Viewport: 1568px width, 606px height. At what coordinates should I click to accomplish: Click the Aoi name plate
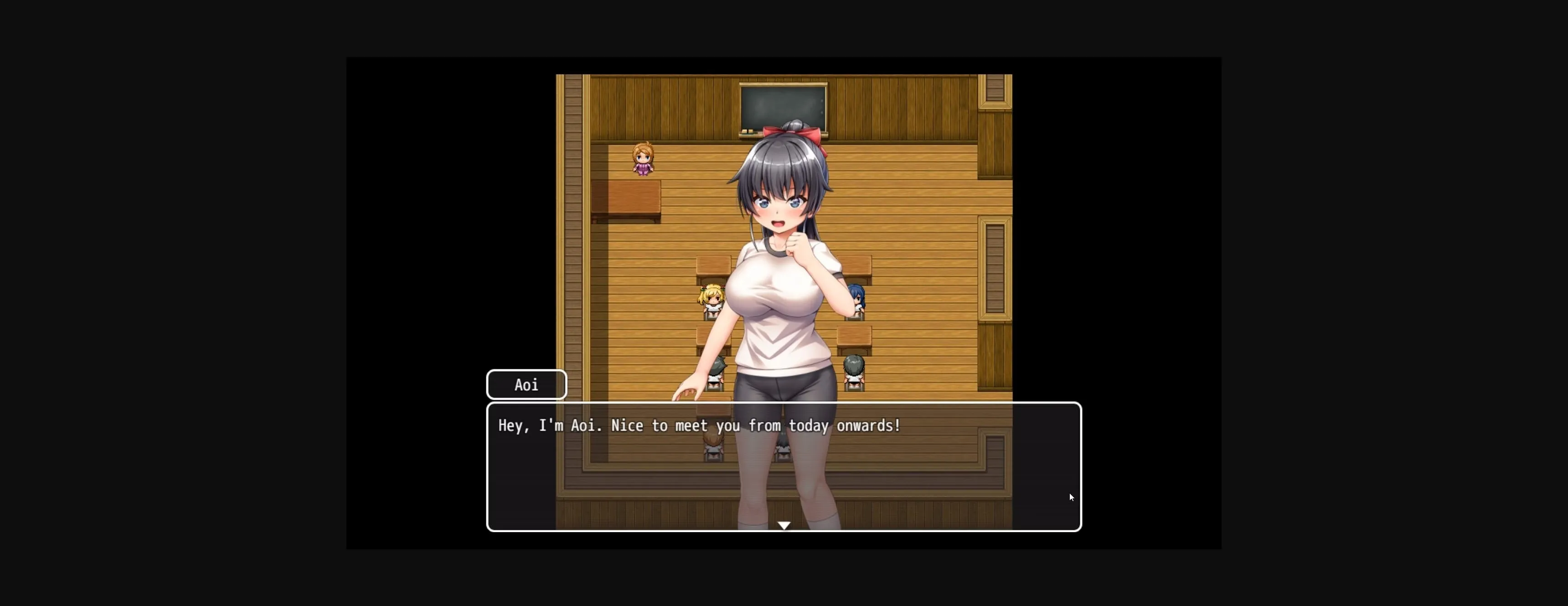(526, 384)
